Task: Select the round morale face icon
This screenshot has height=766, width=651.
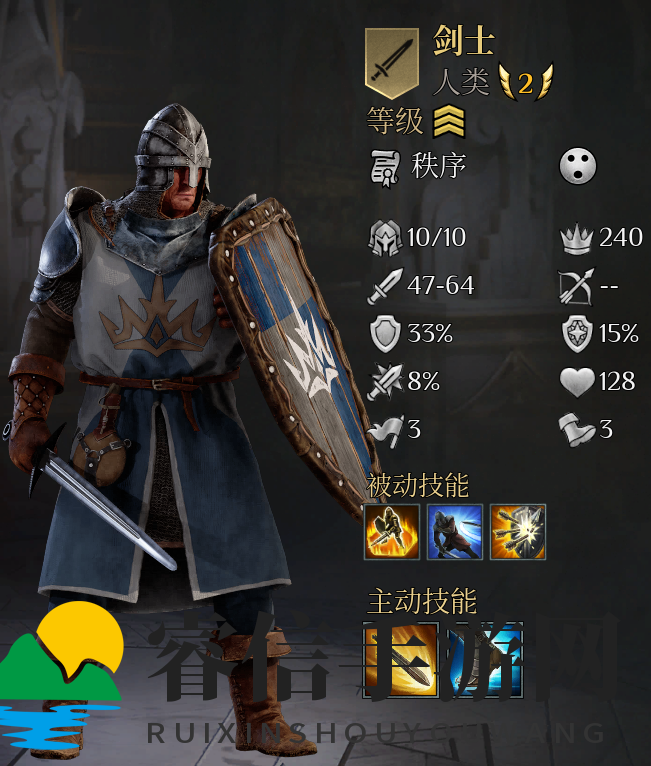Action: (578, 166)
